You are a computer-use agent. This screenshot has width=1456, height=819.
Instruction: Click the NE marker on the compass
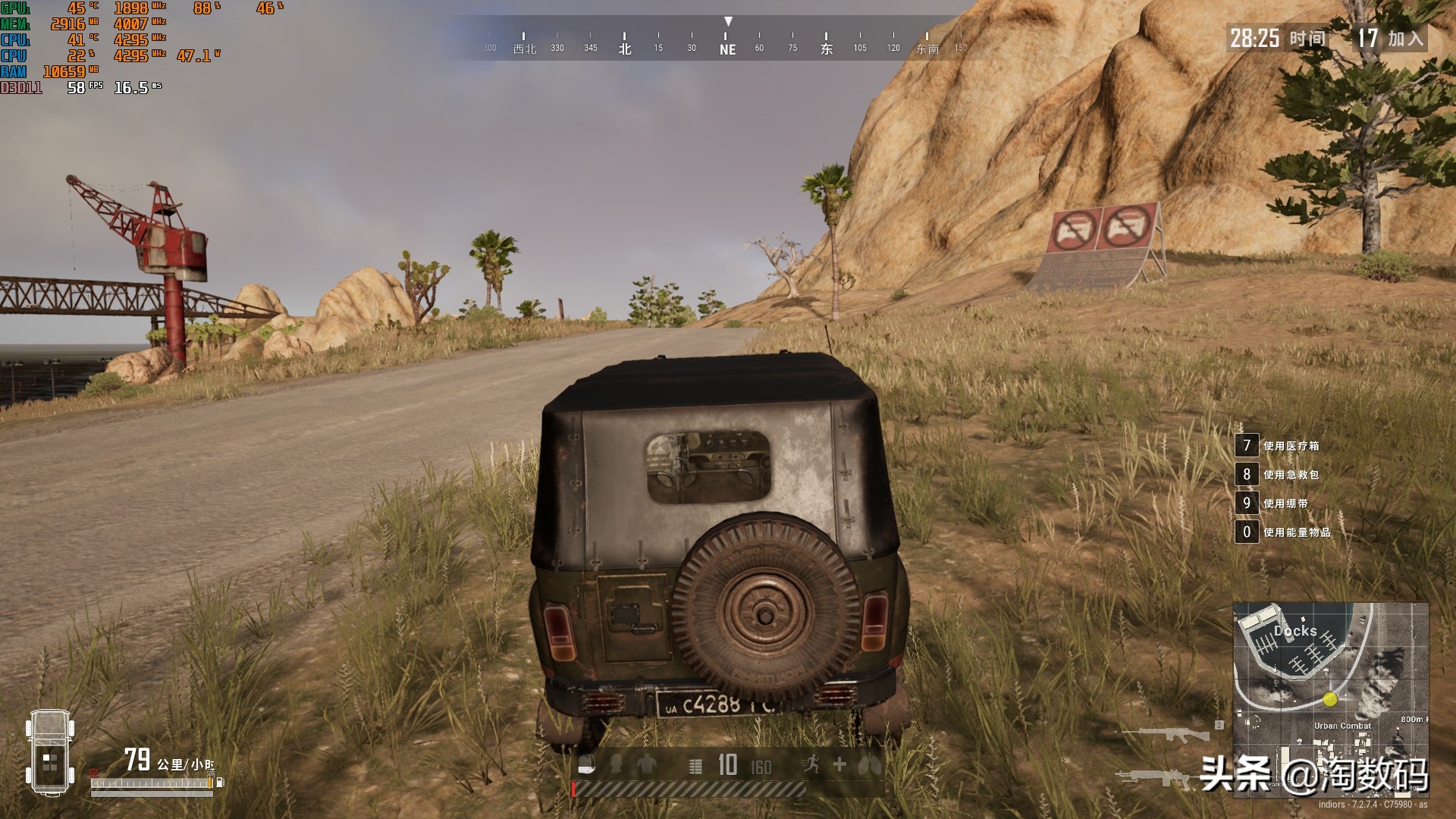(x=727, y=49)
